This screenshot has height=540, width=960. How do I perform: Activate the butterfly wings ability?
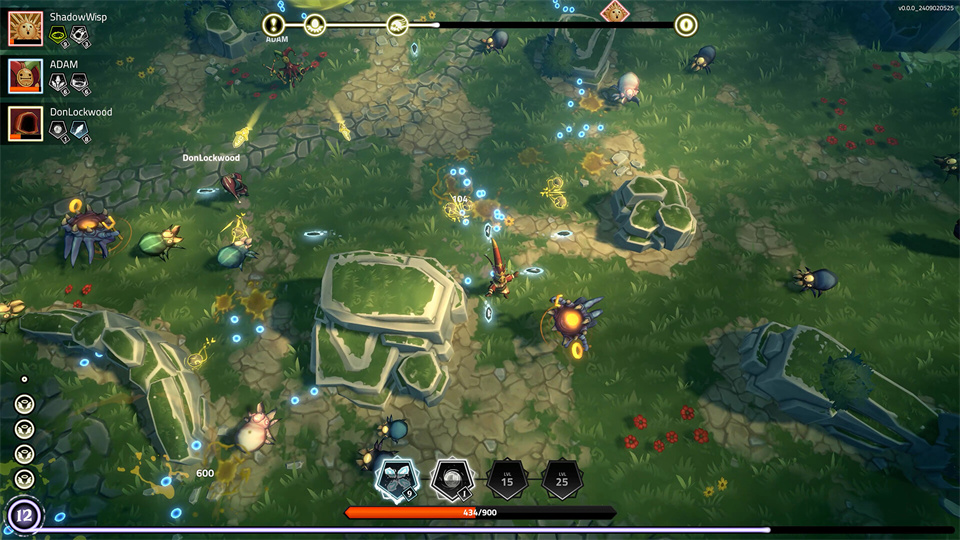pyautogui.click(x=395, y=479)
